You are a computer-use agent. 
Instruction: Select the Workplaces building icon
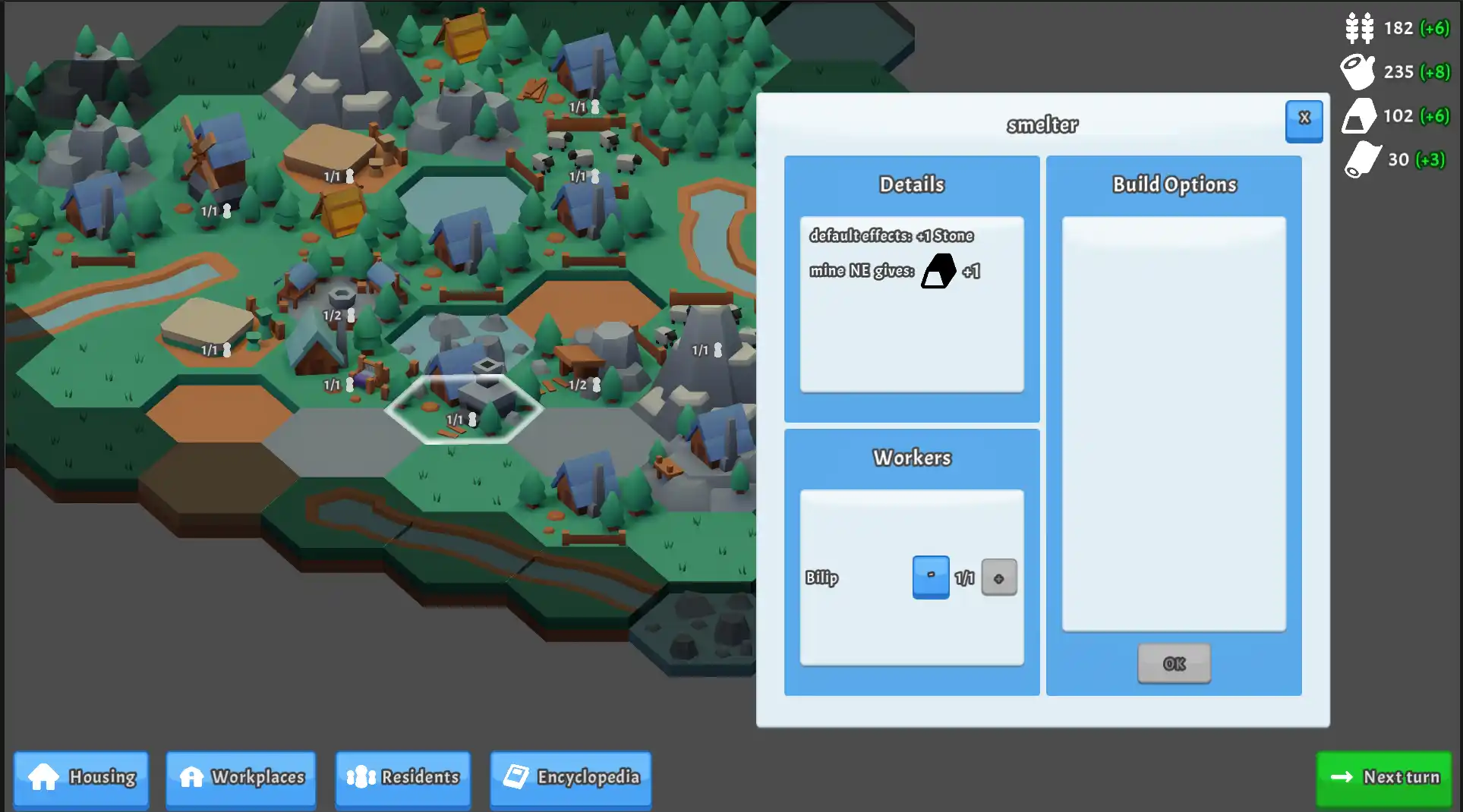(192, 778)
